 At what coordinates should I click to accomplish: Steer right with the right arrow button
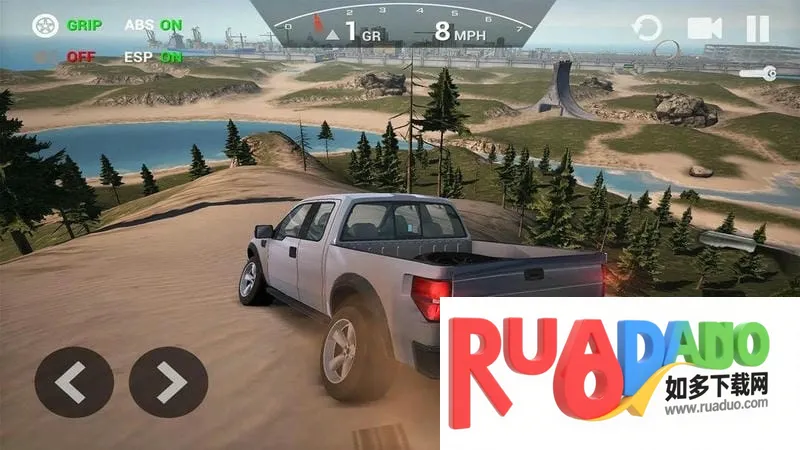tap(168, 381)
